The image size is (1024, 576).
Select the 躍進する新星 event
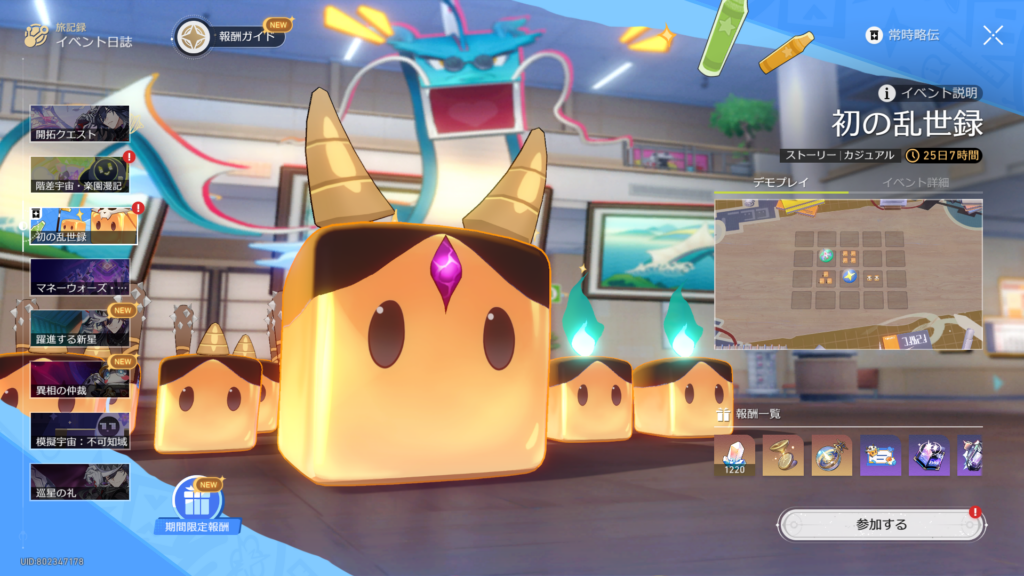point(80,328)
